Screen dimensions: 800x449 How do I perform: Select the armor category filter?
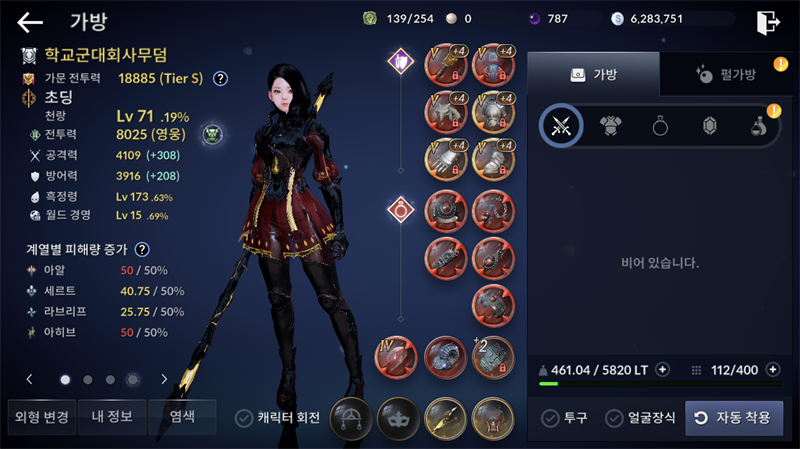point(611,126)
